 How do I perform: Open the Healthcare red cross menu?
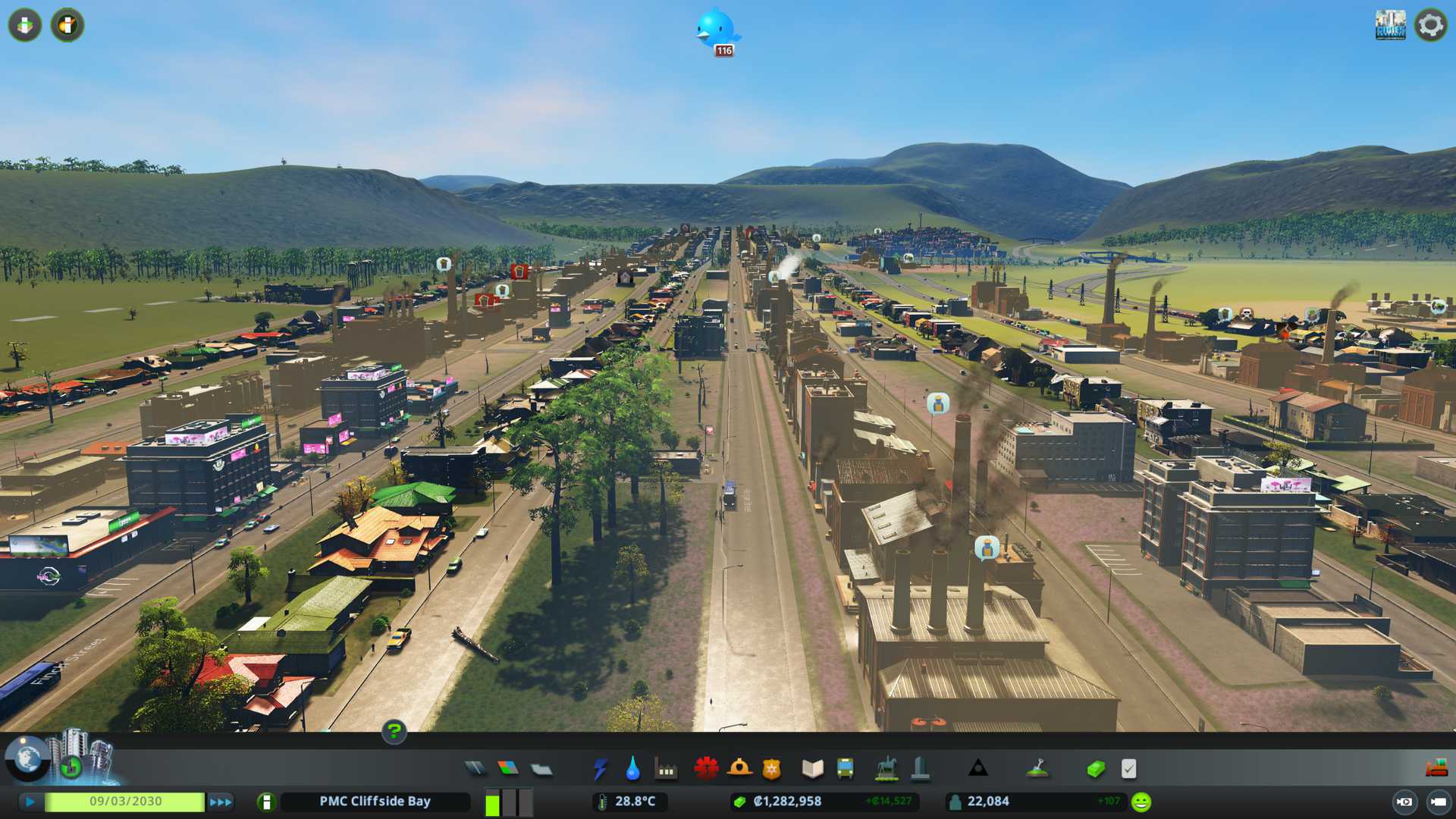pyautogui.click(x=706, y=769)
